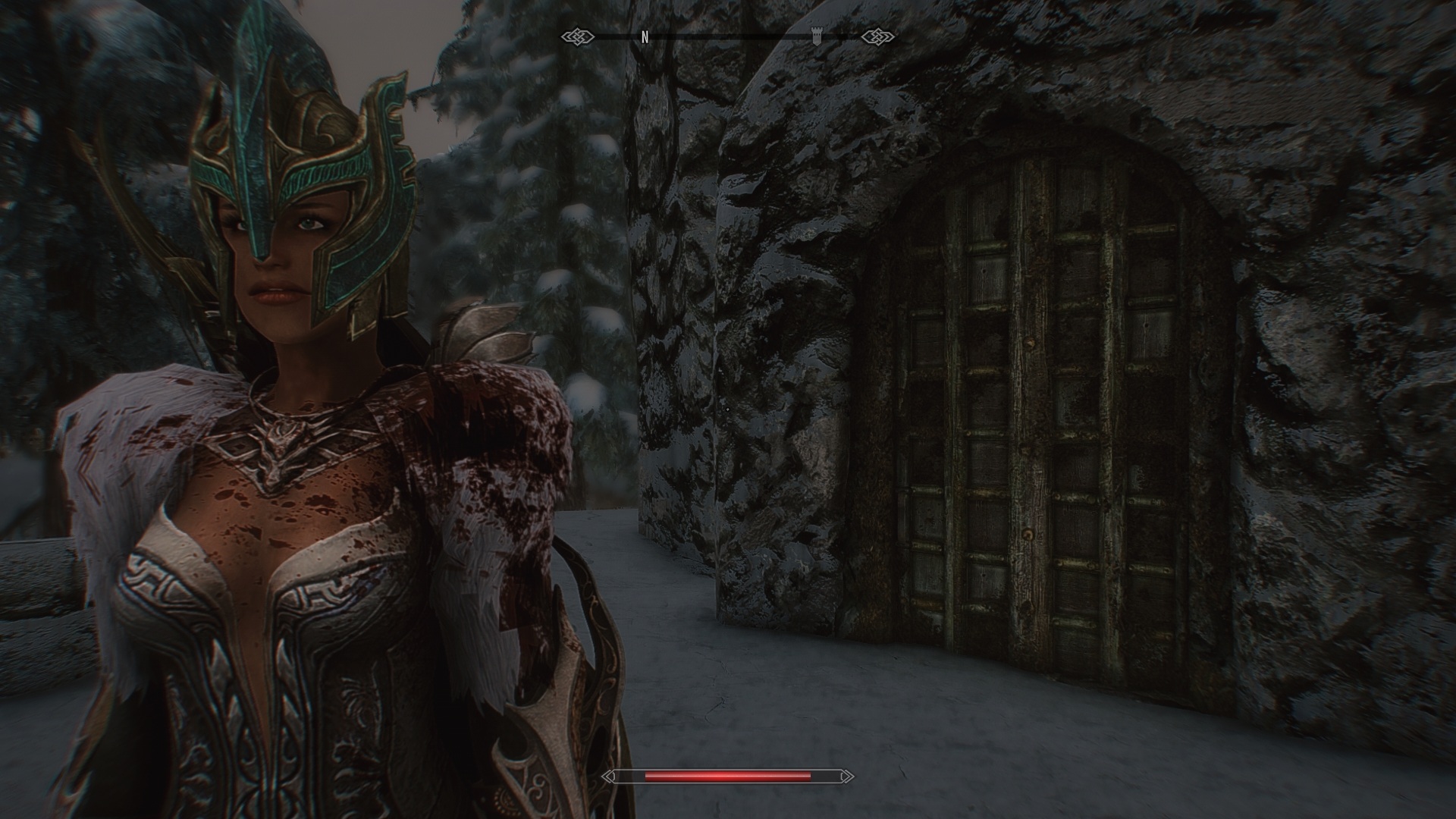Viewport: 1456px width, 819px height.
Task: Click the N cardinal direction on the compass
Action: coord(645,34)
